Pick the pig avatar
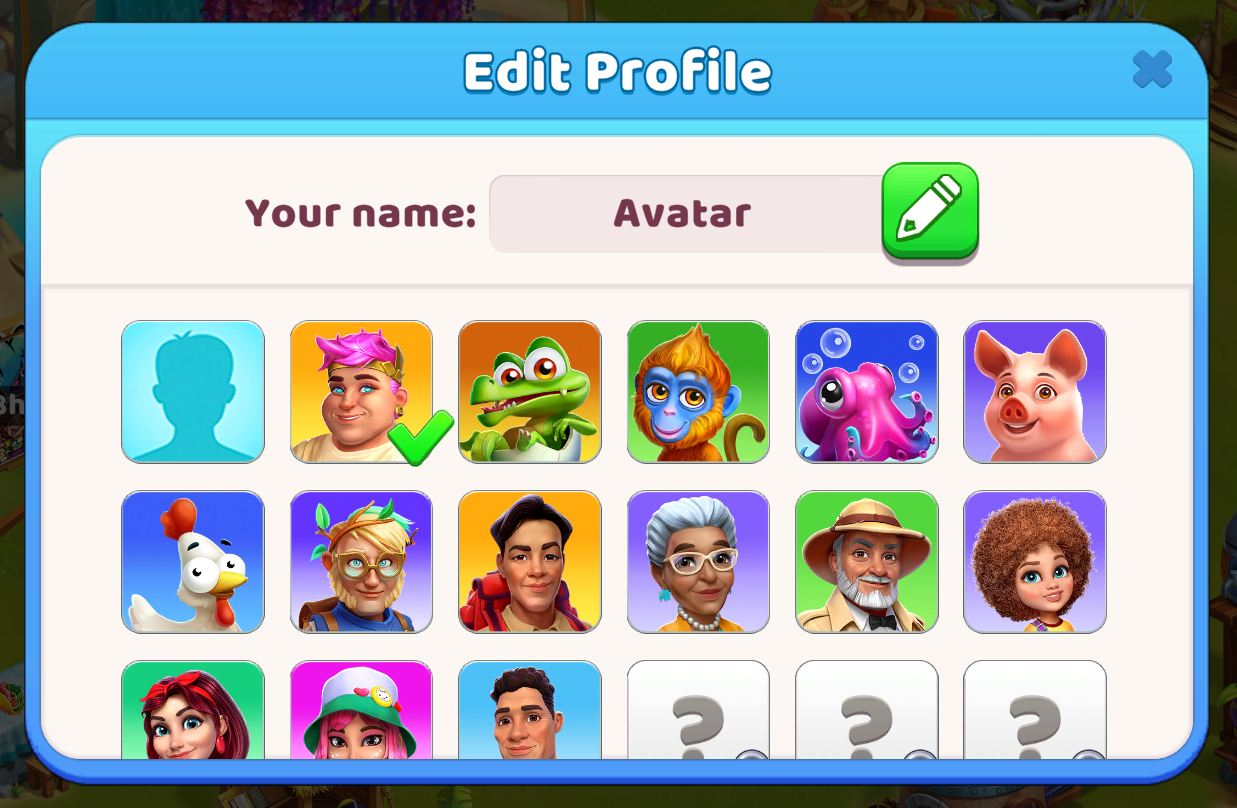 (x=1035, y=392)
